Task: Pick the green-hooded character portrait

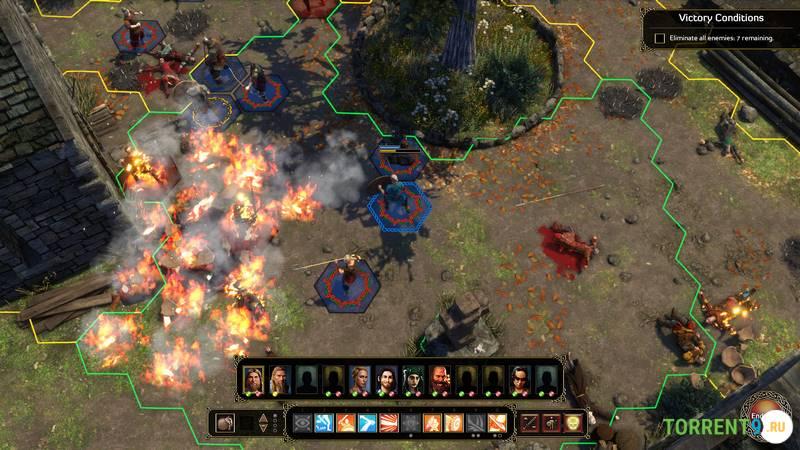Action: (x=413, y=379)
